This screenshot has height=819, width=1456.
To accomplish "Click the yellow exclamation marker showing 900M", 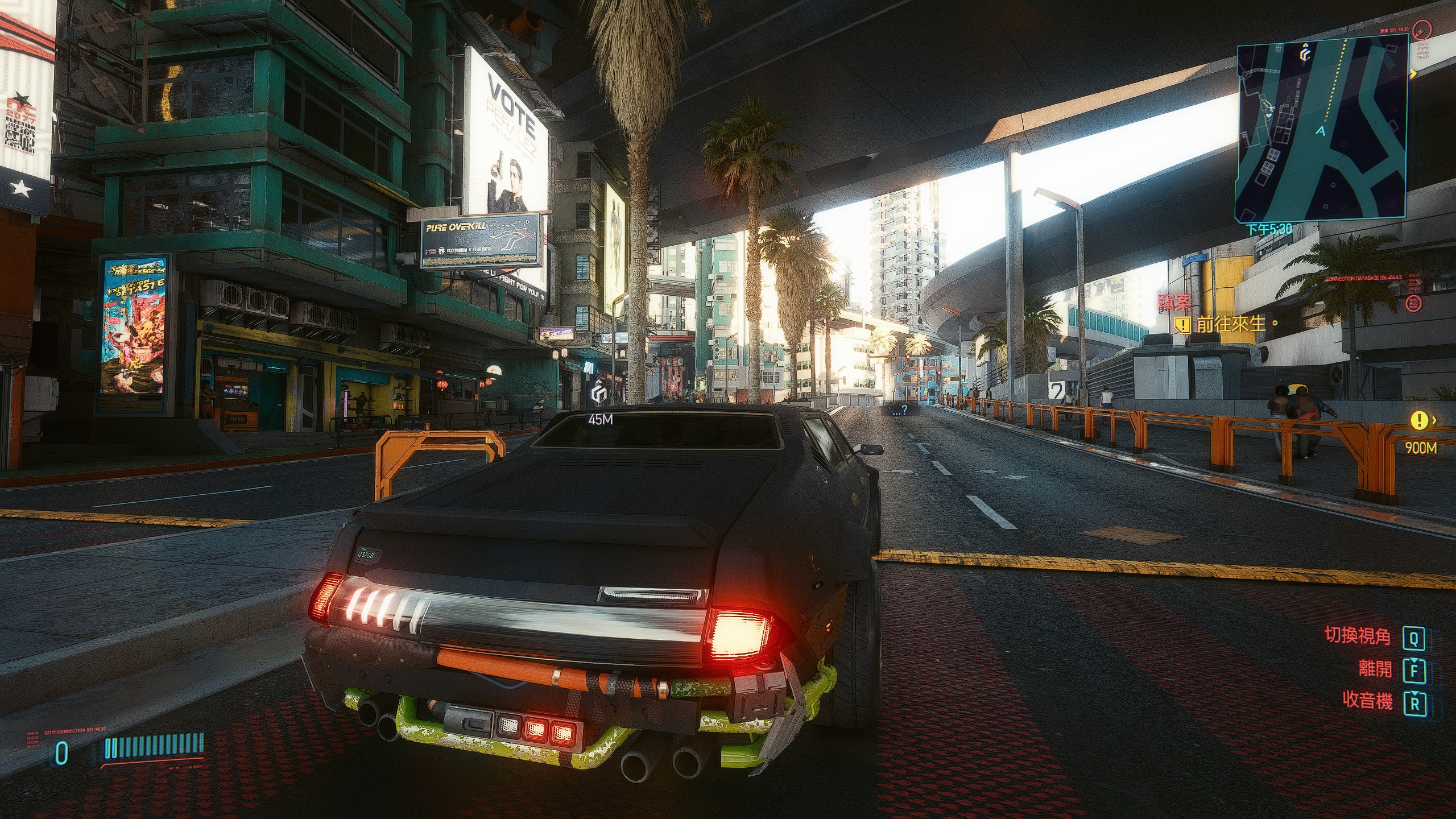I will pyautogui.click(x=1419, y=421).
